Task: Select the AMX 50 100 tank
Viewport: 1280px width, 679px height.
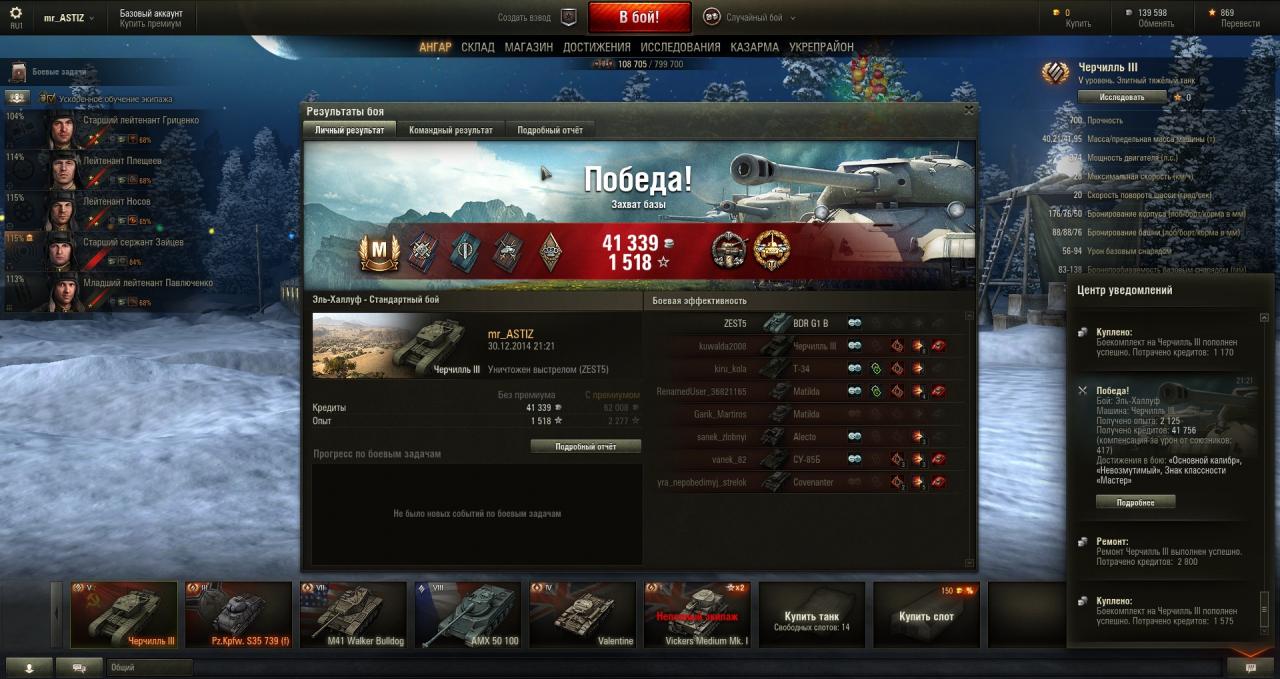Action: pos(467,615)
